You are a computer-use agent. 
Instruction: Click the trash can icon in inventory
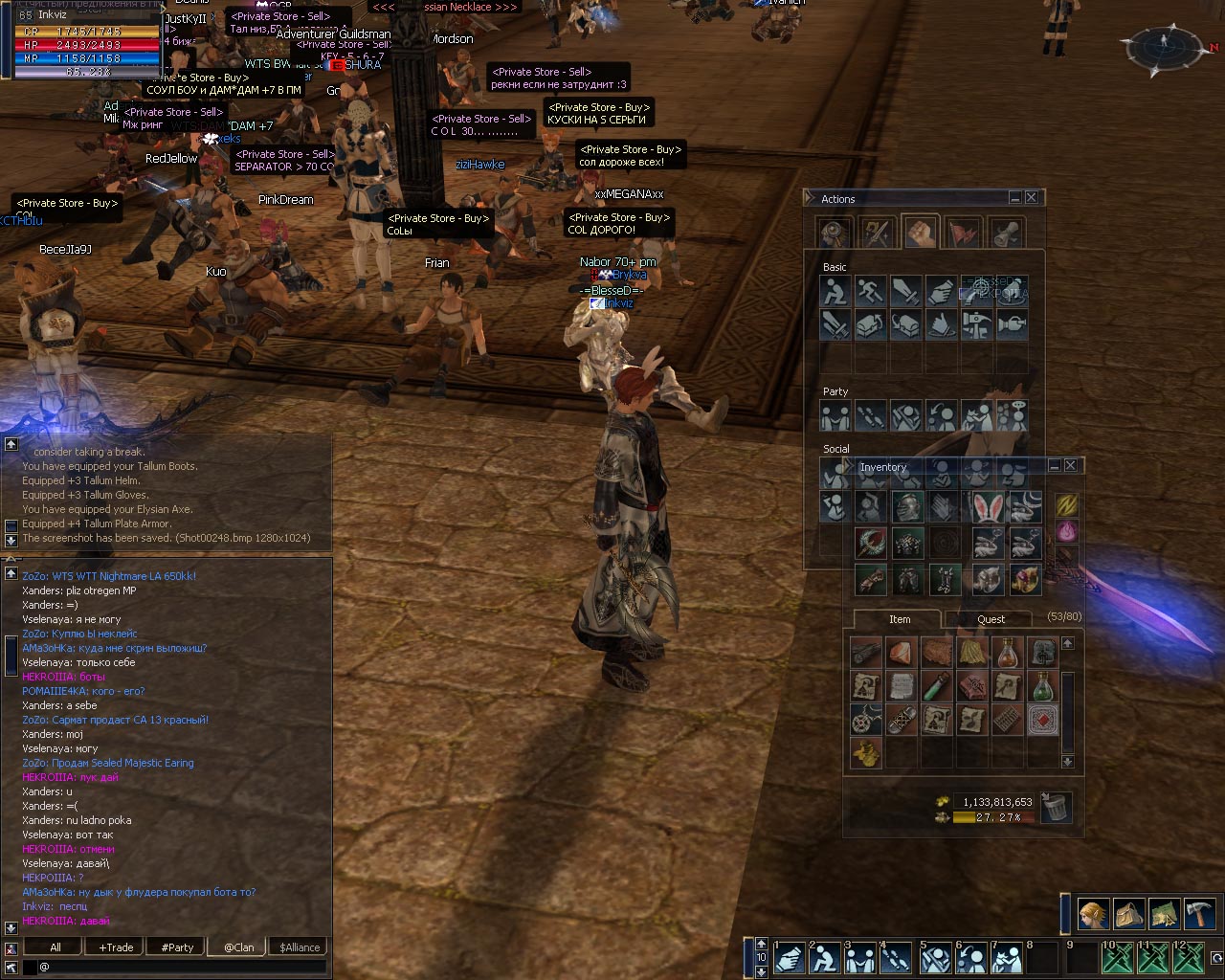[x=1055, y=806]
